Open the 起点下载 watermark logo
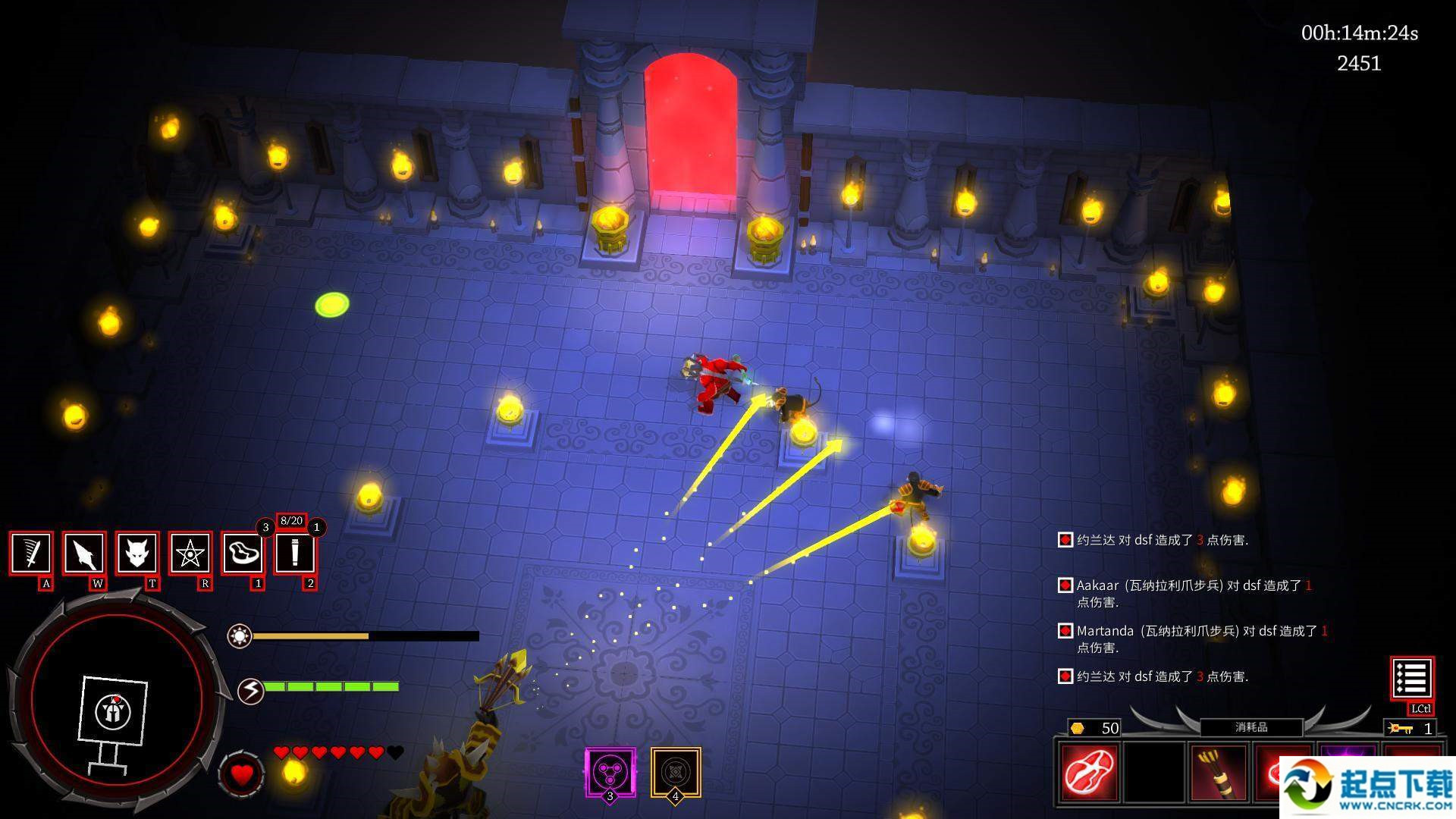 [x=1367, y=787]
